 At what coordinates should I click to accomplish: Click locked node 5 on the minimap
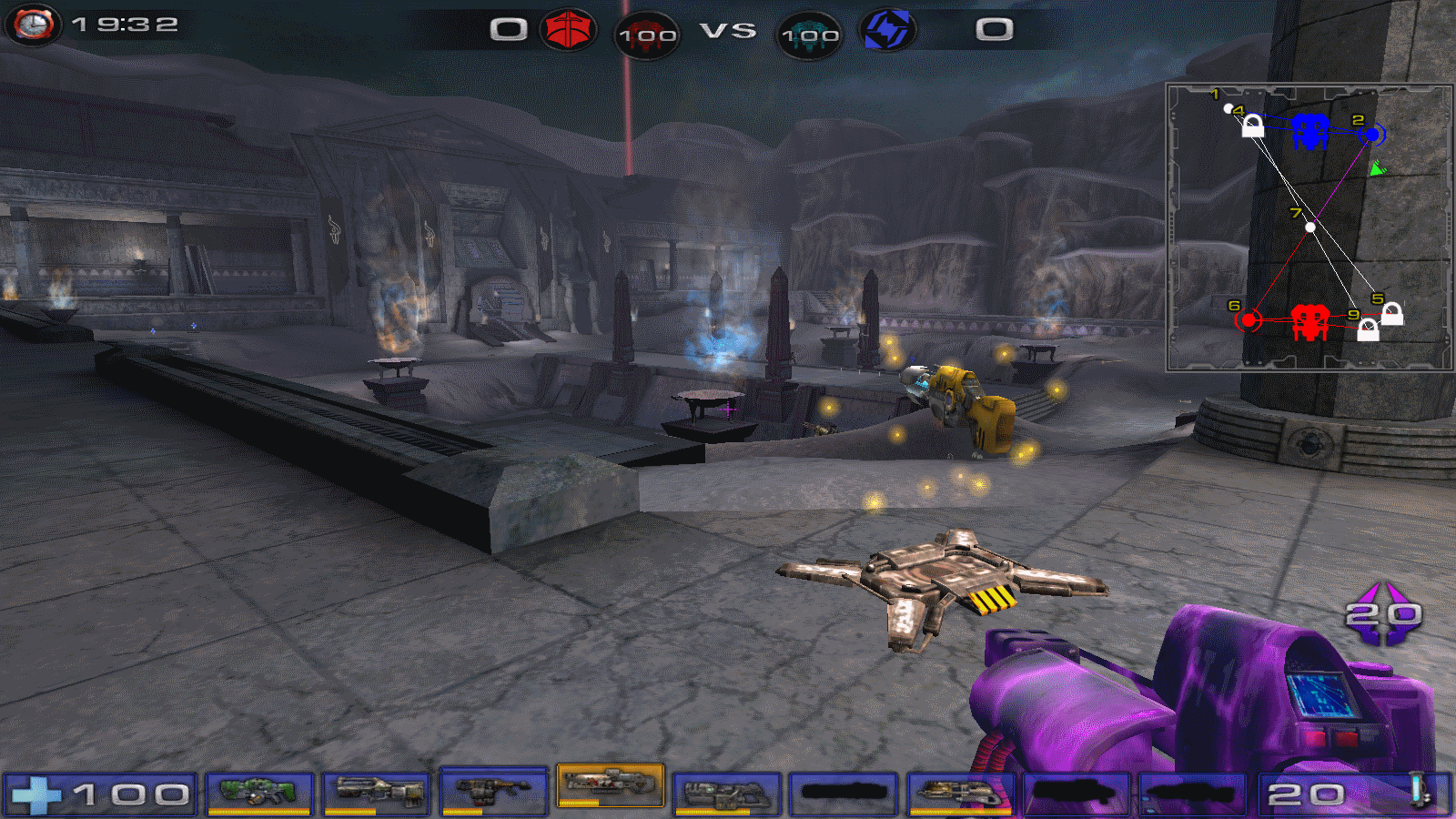click(x=1391, y=314)
